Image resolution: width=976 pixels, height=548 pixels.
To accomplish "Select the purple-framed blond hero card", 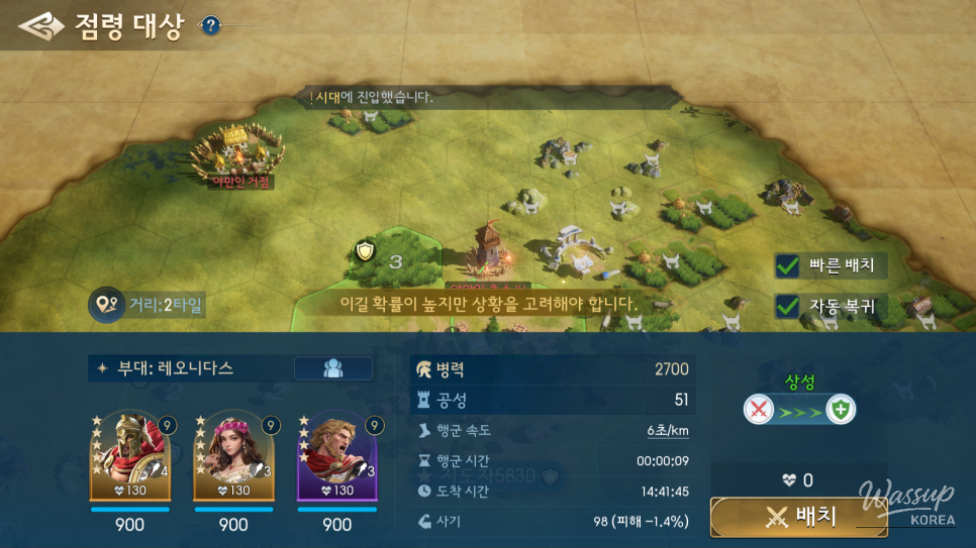I will 337,456.
